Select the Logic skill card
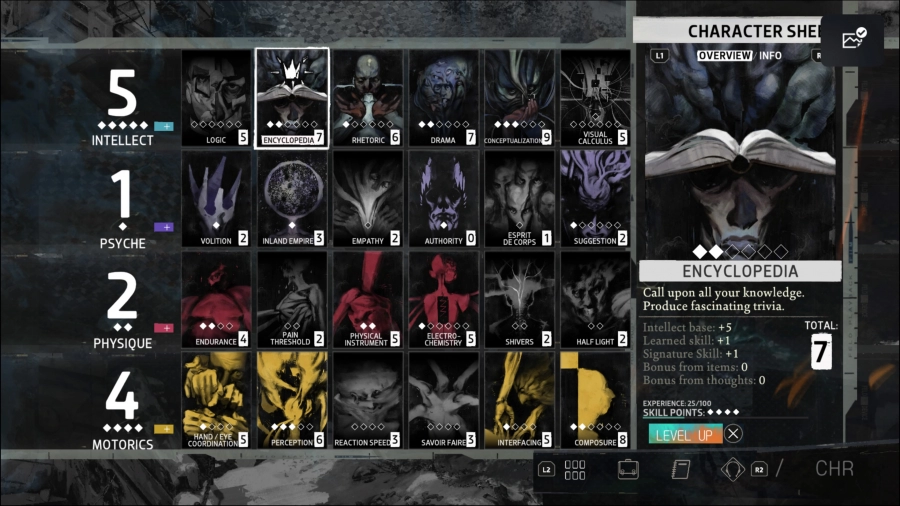This screenshot has height=506, width=900. 216,98
